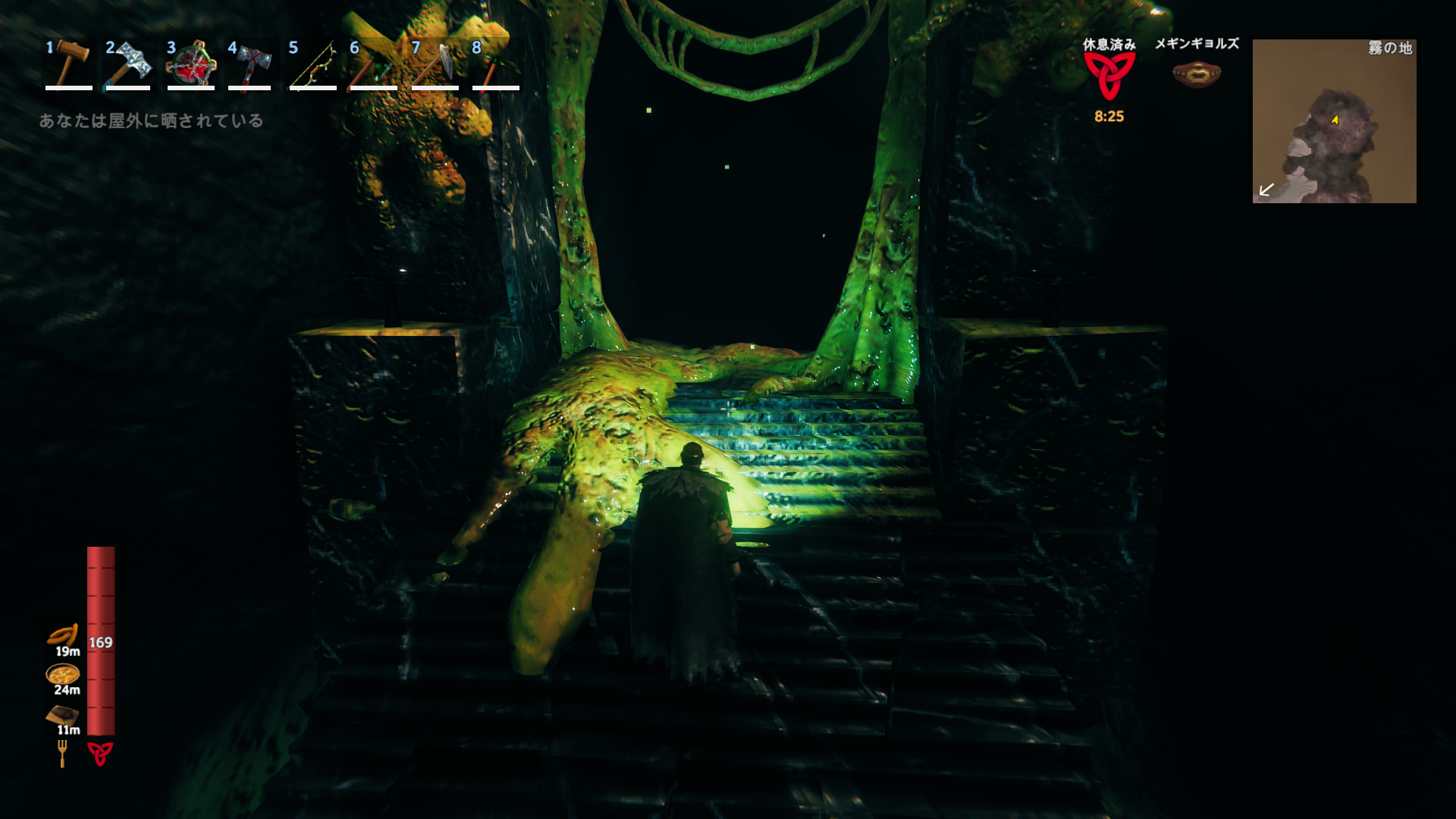Equip the bow in hotbar slot 5
This screenshot has width=1456, height=819.
tap(312, 64)
